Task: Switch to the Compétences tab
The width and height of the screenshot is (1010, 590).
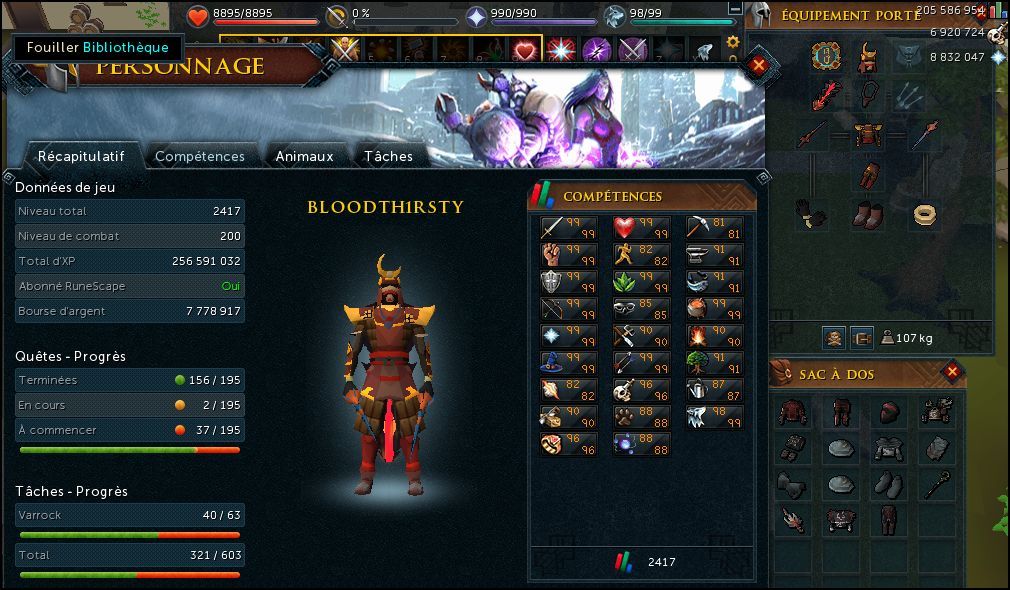Action: click(199, 156)
